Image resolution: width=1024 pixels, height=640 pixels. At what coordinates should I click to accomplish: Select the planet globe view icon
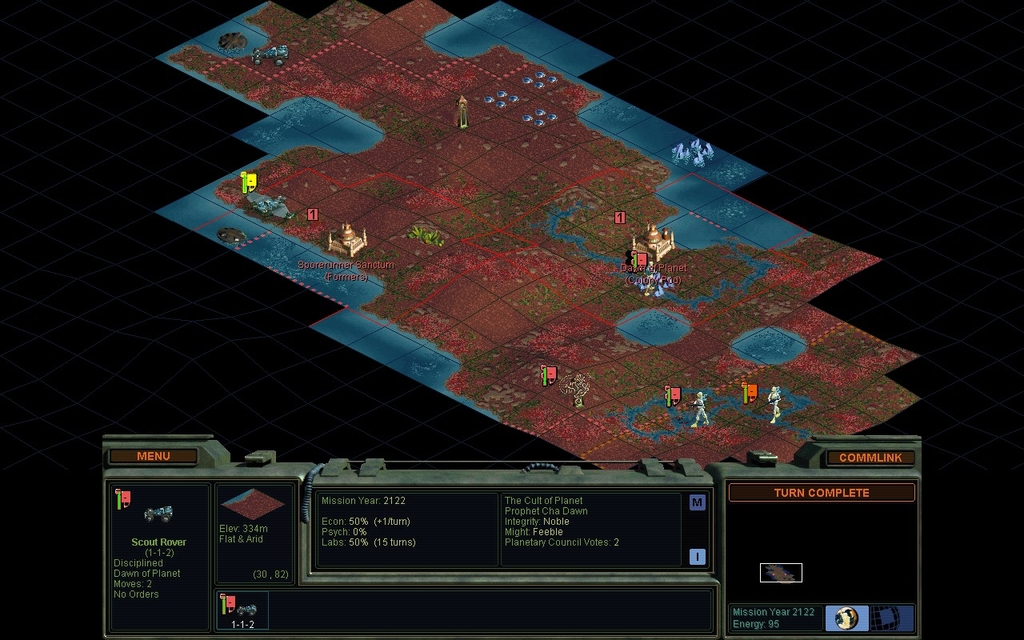click(848, 617)
